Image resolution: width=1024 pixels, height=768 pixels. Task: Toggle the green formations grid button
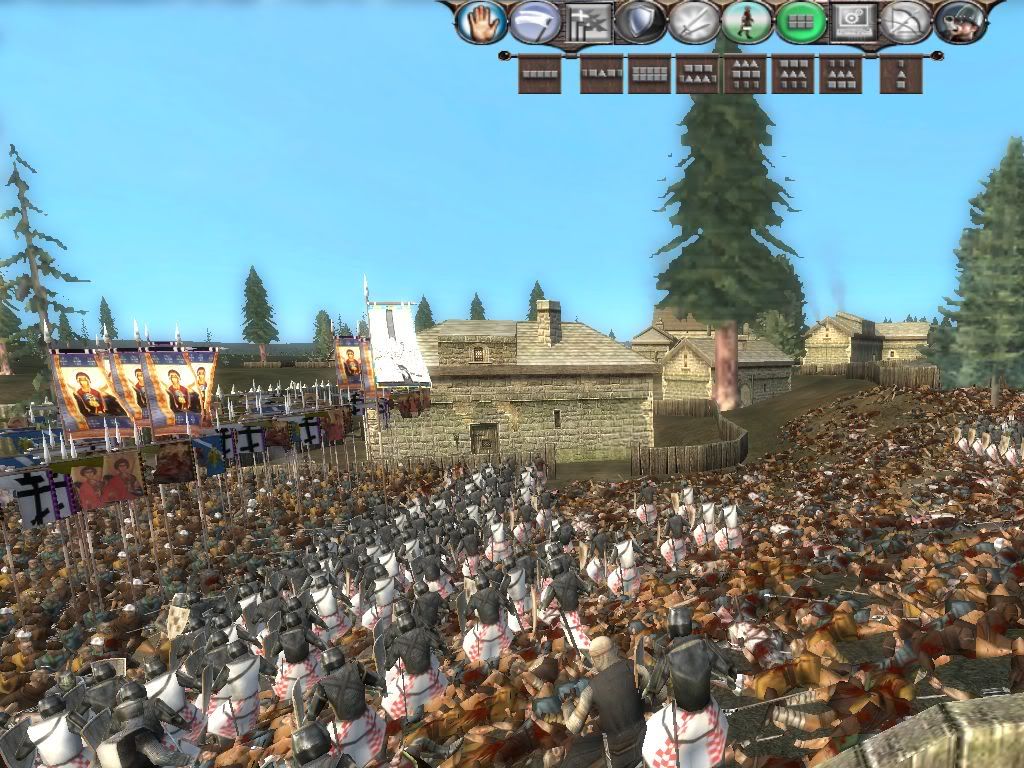coord(800,22)
